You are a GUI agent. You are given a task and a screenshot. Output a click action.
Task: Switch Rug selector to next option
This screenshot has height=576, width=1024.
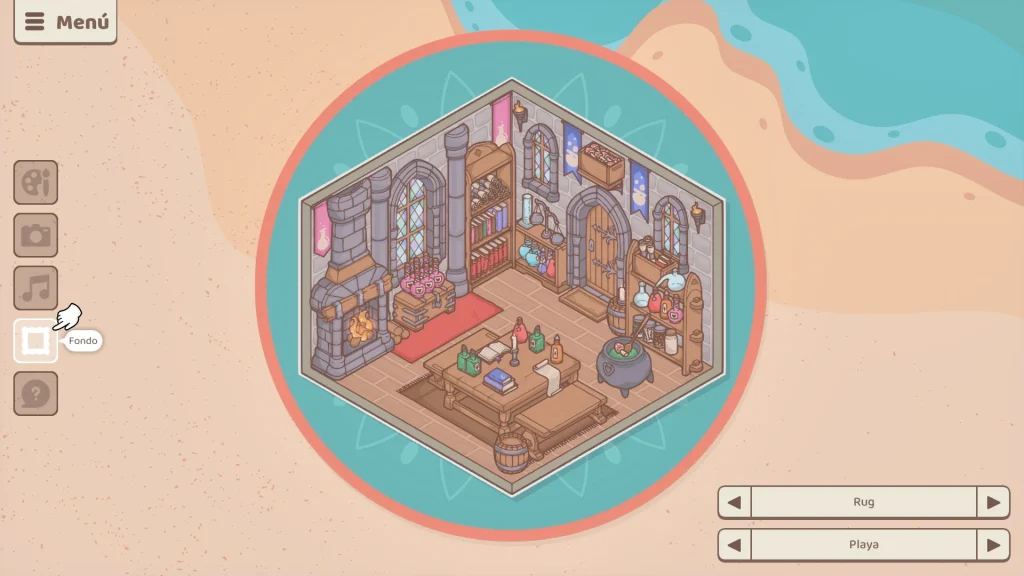tap(993, 502)
